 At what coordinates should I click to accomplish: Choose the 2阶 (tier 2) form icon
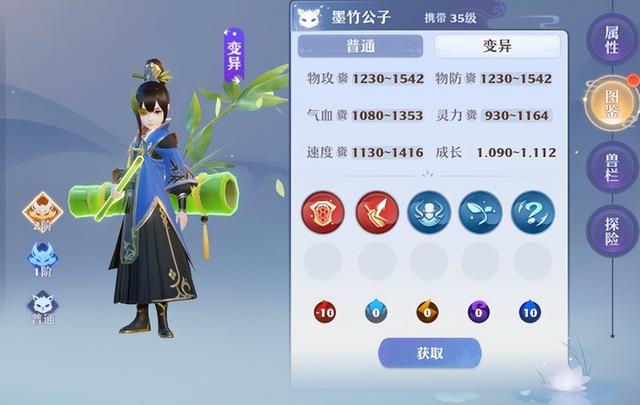pyautogui.click(x=44, y=212)
